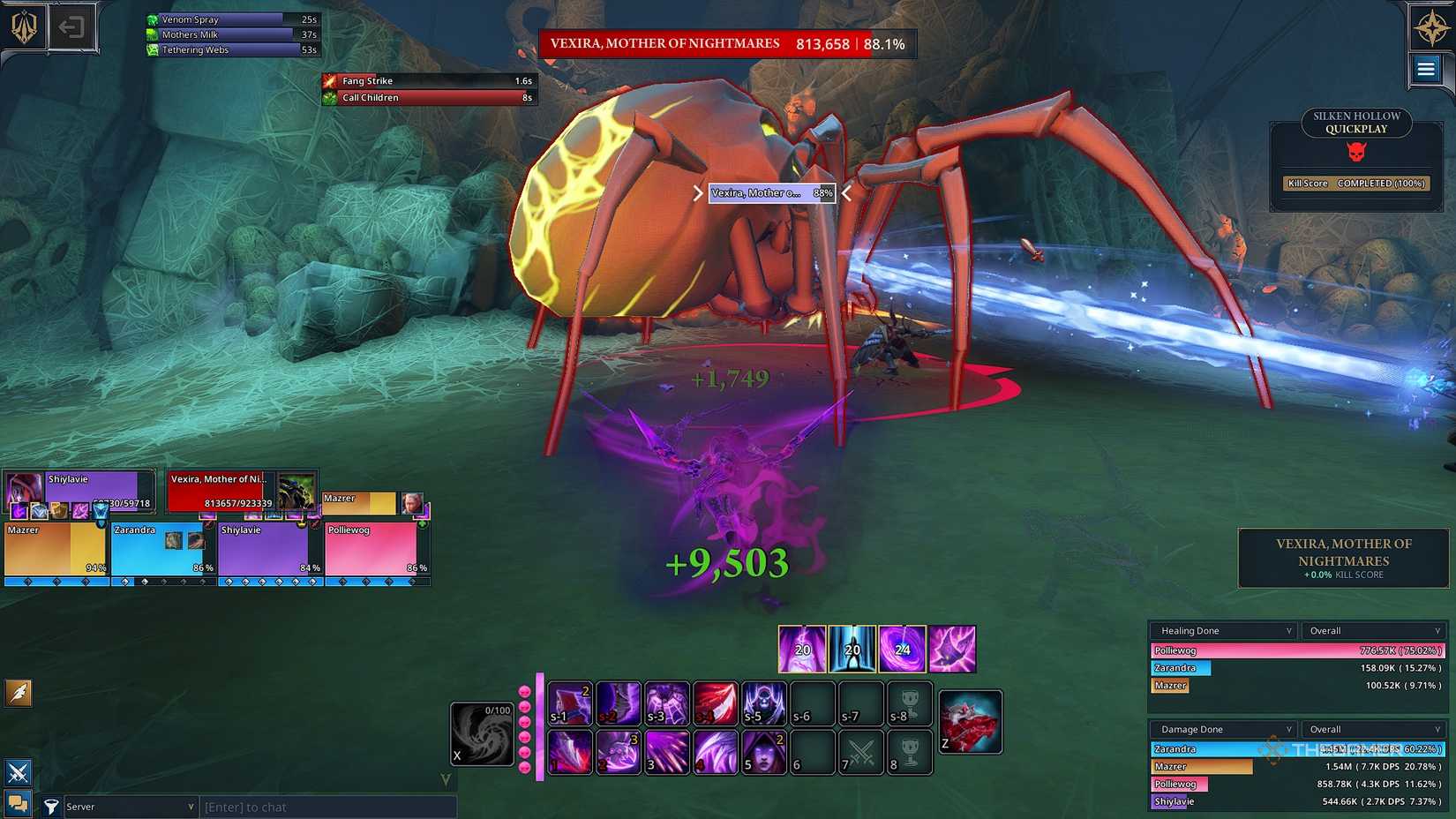Select the s-1 ability on the hotbar
Screen dimensions: 1456x819
(569, 703)
